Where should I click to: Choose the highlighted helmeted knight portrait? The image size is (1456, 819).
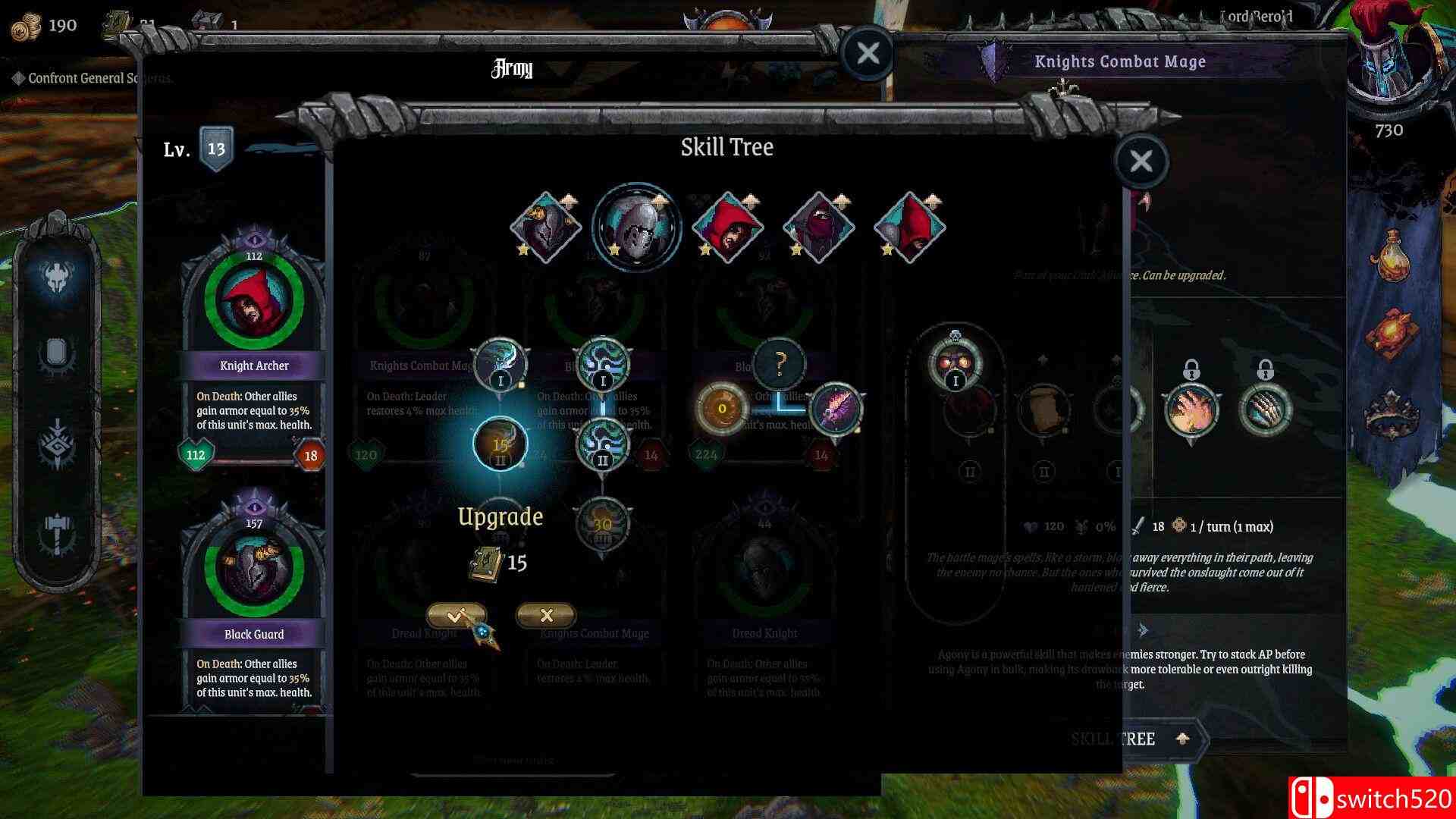(x=636, y=227)
